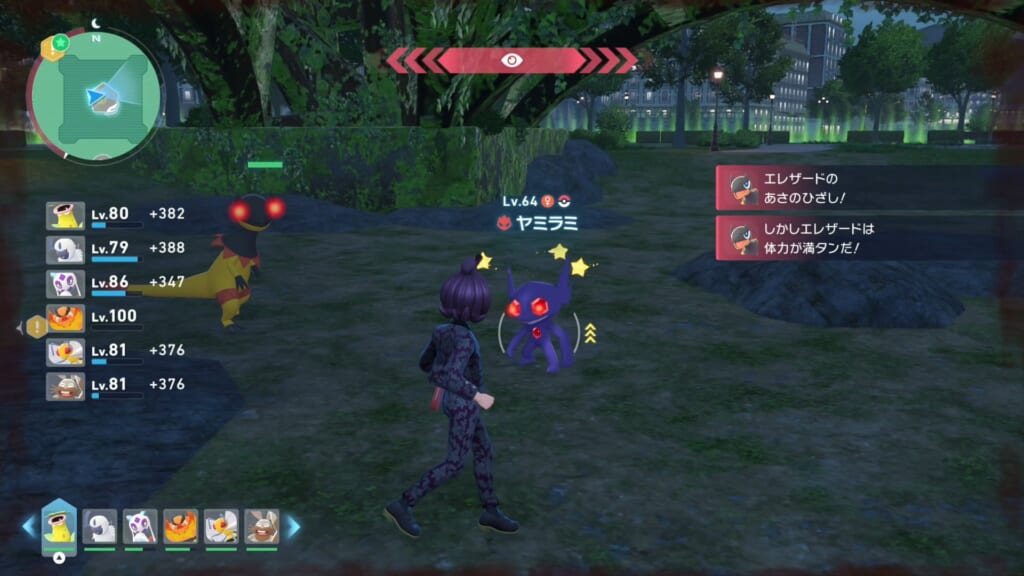Screen dimensions: 1024x576
Task: Choose the Absol slot in bottom party bar
Action: coord(100,527)
